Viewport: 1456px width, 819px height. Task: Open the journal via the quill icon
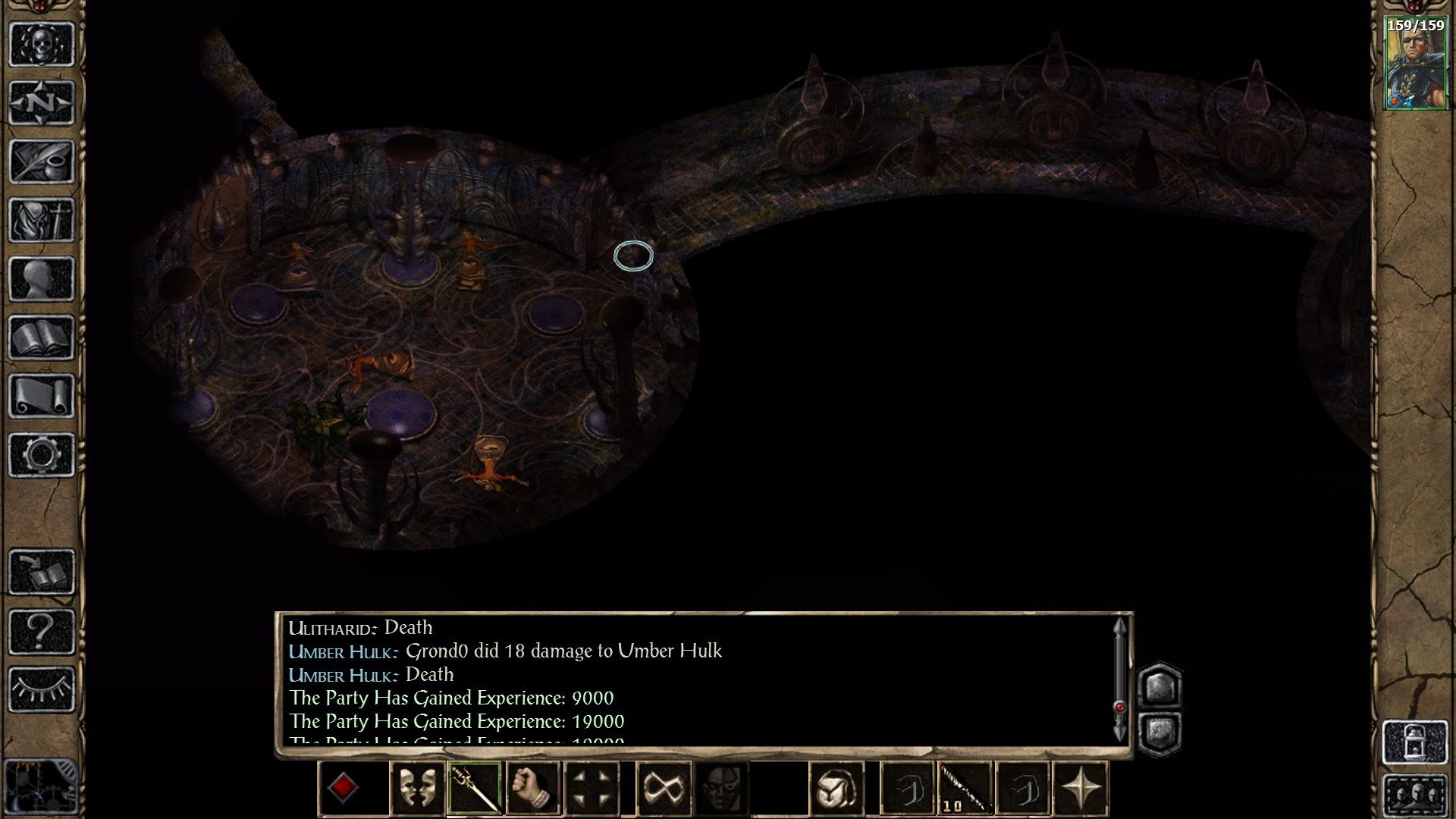click(x=42, y=161)
